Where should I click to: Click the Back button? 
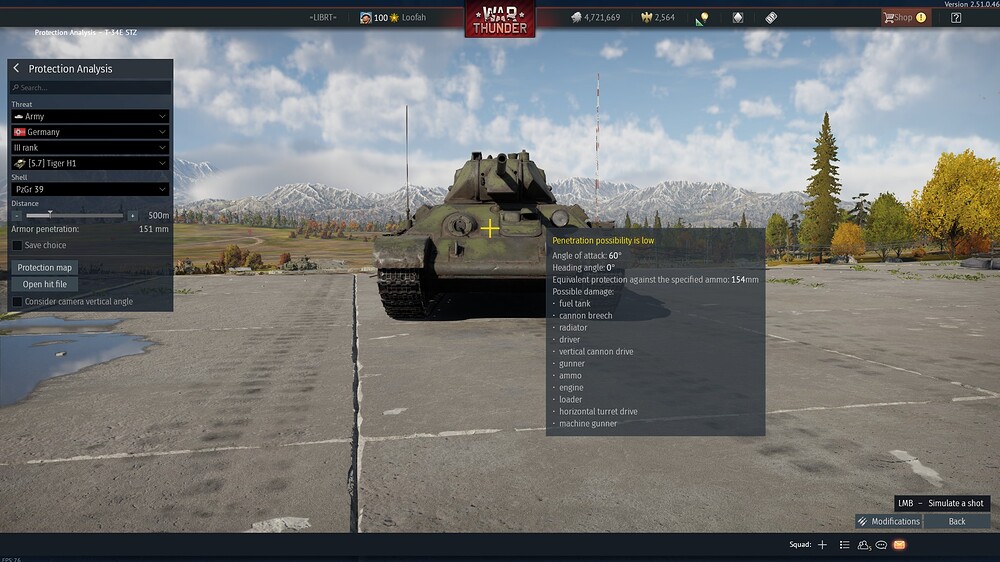pos(957,521)
